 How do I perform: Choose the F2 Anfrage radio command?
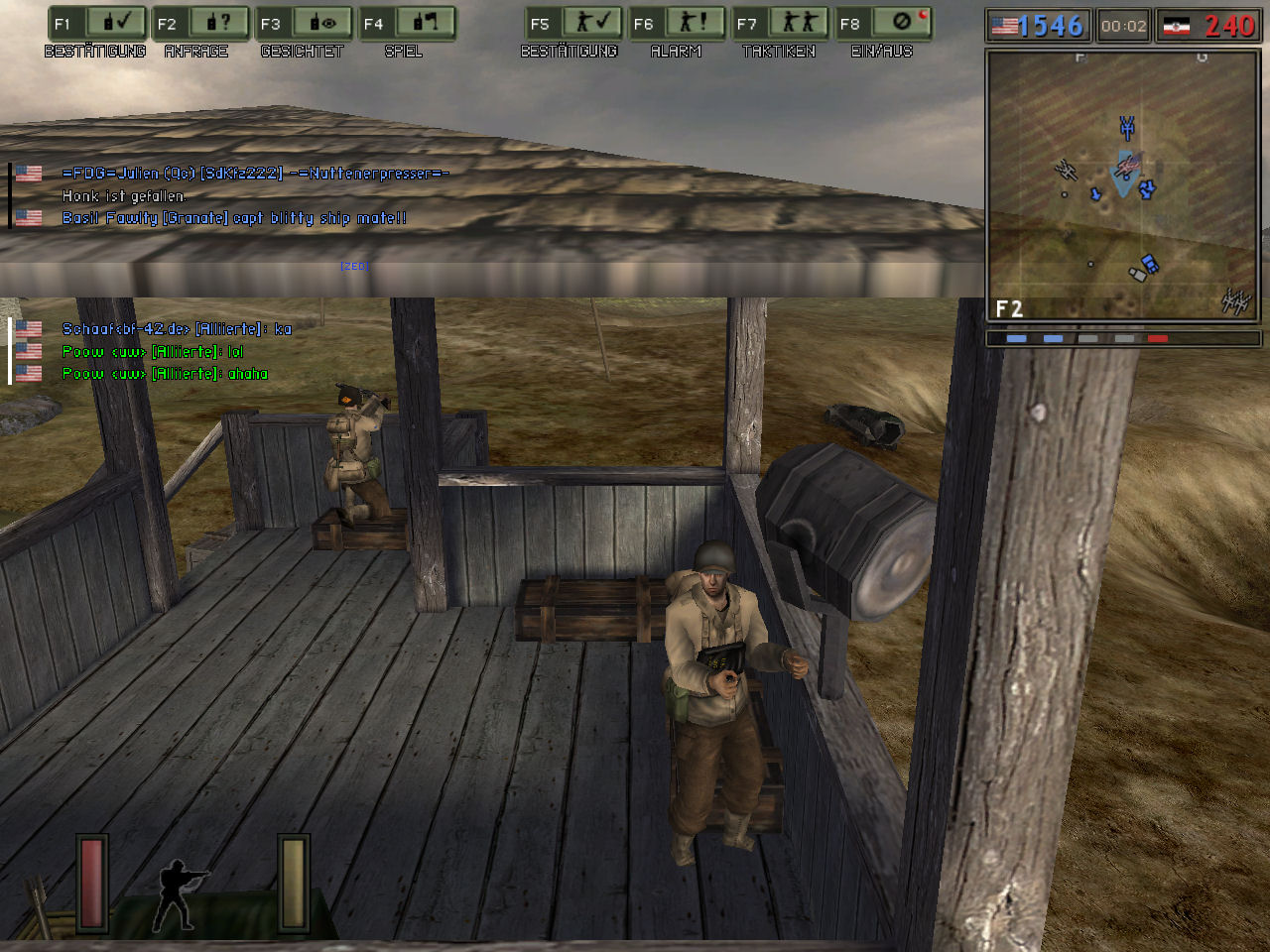point(199,24)
